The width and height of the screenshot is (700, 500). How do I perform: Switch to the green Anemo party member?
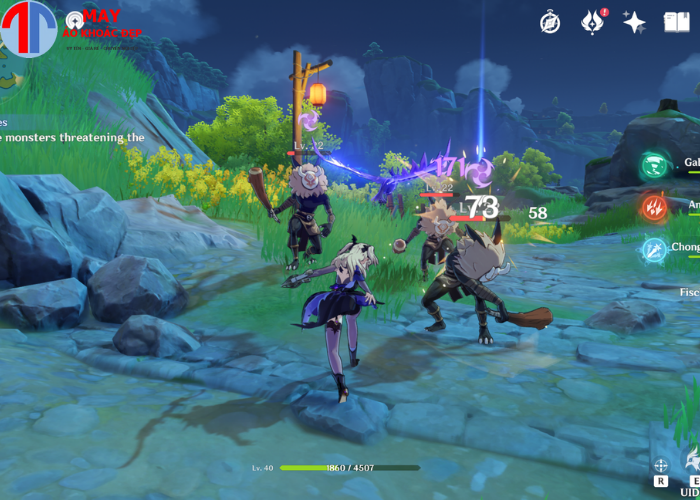click(655, 164)
